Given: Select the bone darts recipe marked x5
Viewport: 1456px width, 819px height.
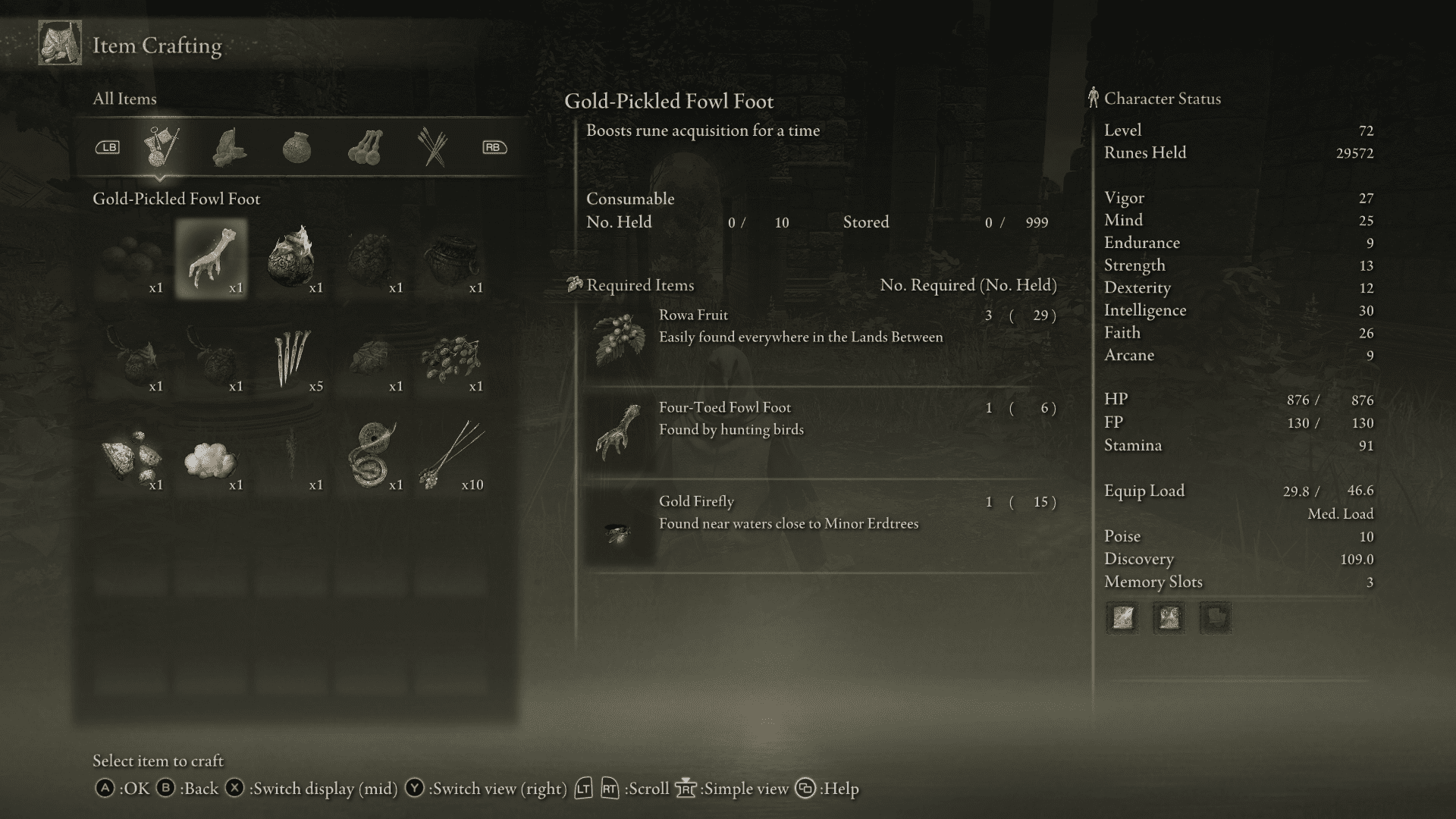Looking at the screenshot, I should pyautogui.click(x=292, y=356).
